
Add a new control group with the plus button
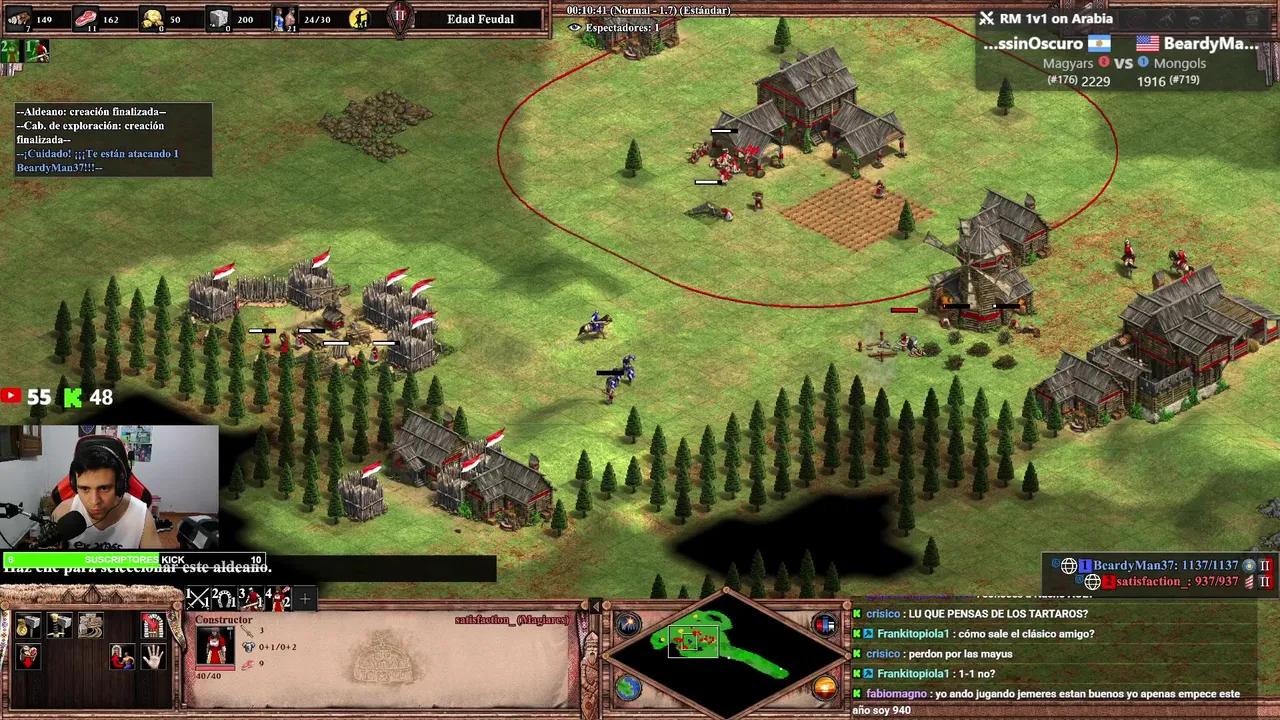click(x=305, y=599)
